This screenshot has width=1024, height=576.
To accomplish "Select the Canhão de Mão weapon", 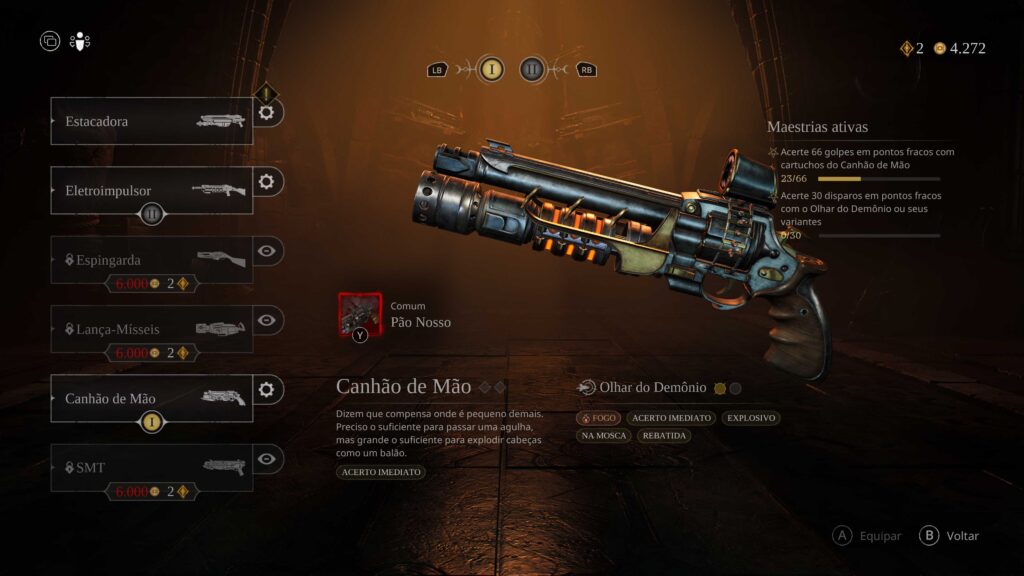I will coord(150,398).
